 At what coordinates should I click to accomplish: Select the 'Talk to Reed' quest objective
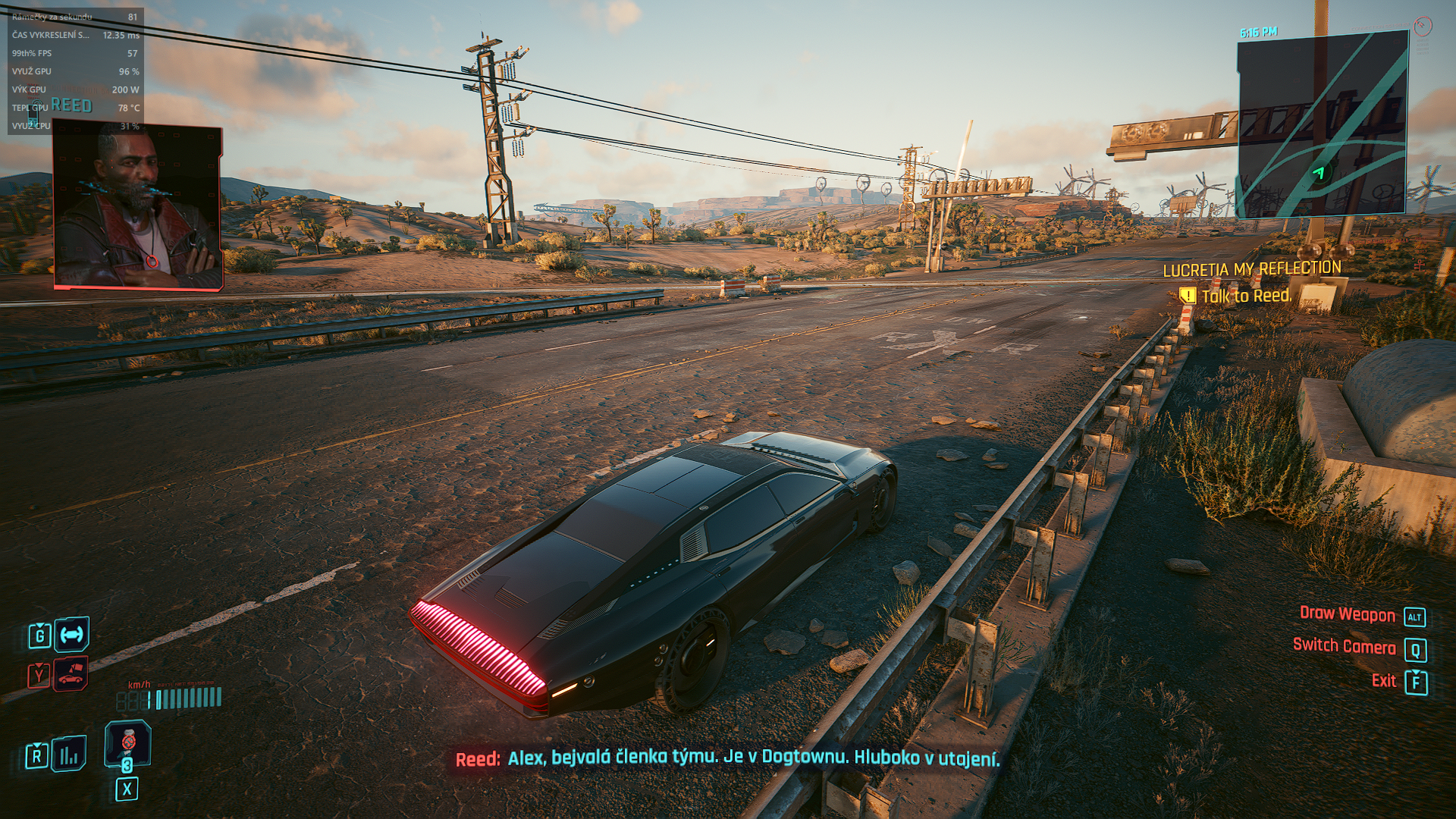pyautogui.click(x=1245, y=296)
